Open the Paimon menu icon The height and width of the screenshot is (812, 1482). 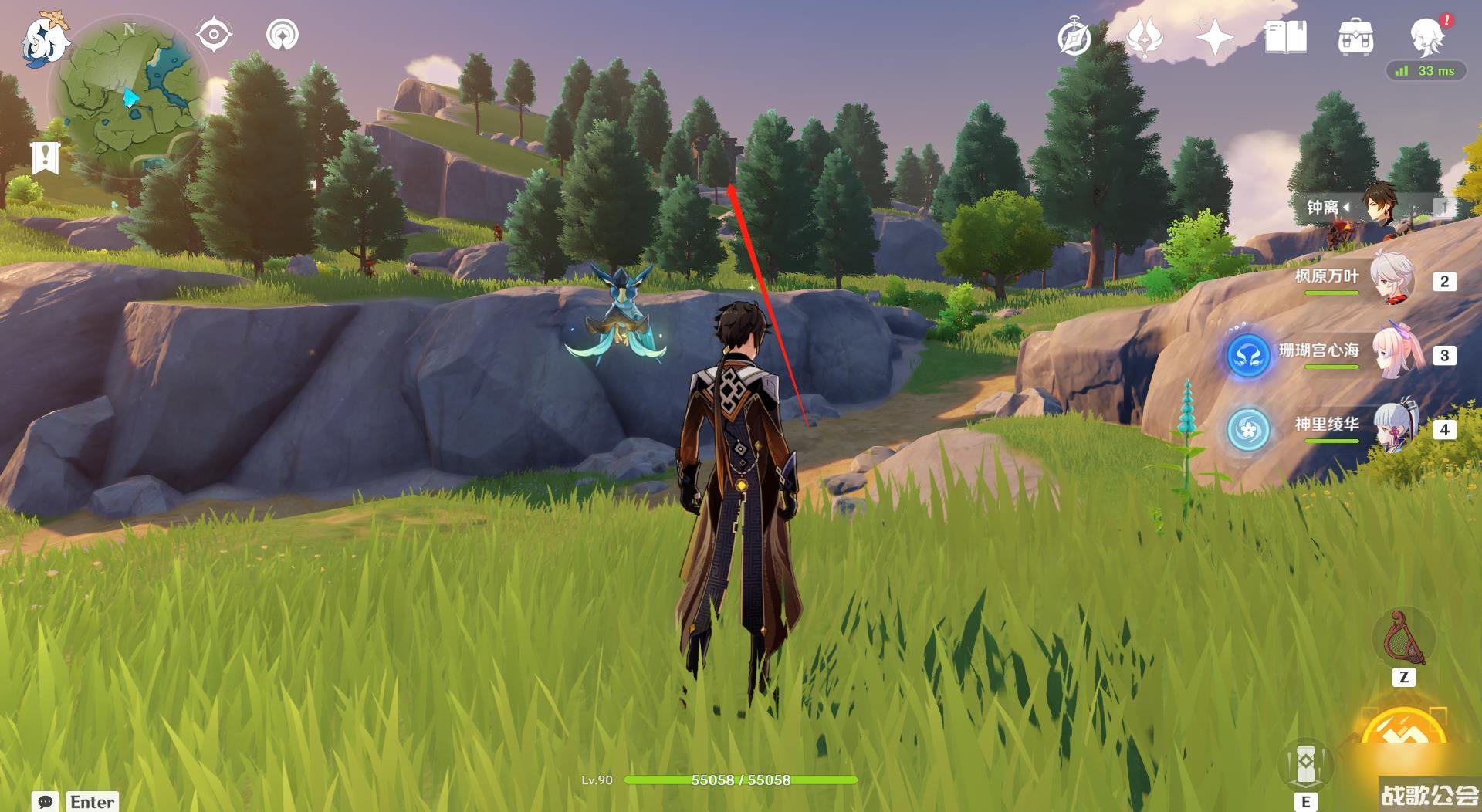45,40
